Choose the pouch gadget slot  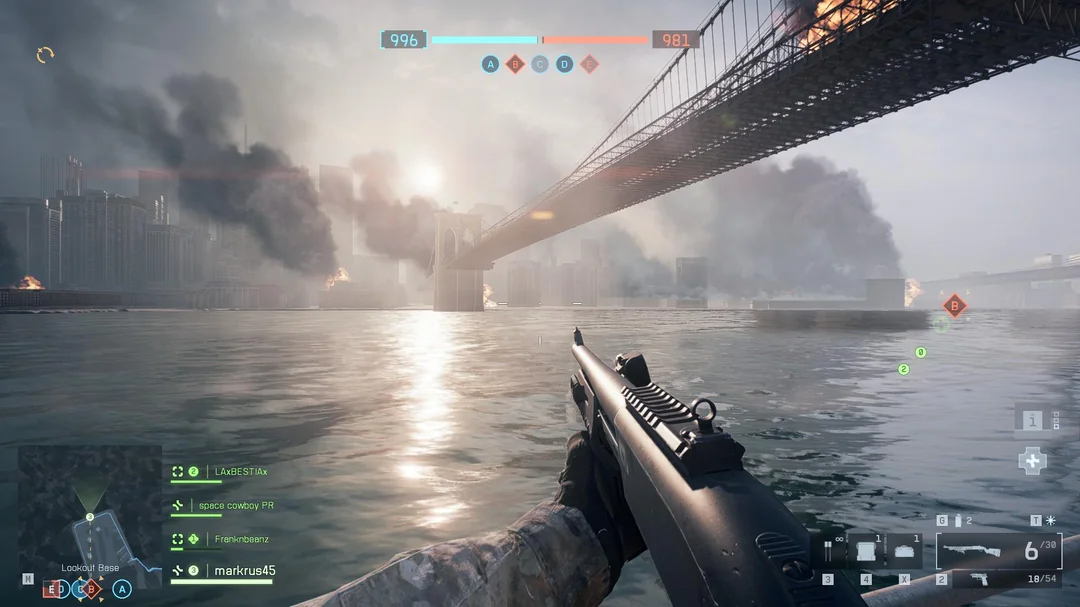pos(903,551)
